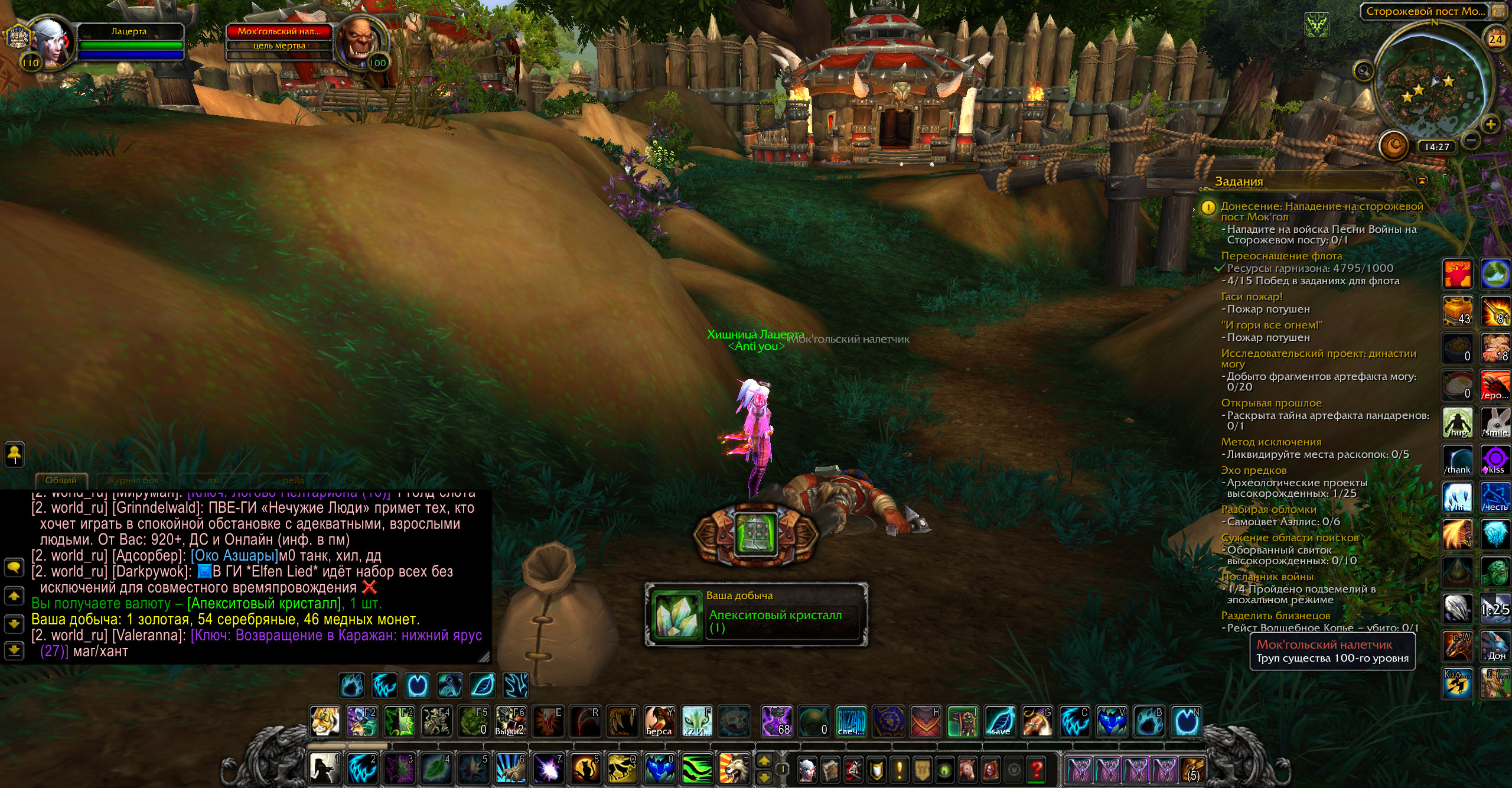
Task: Open the red question mark help button
Action: coord(1036,769)
